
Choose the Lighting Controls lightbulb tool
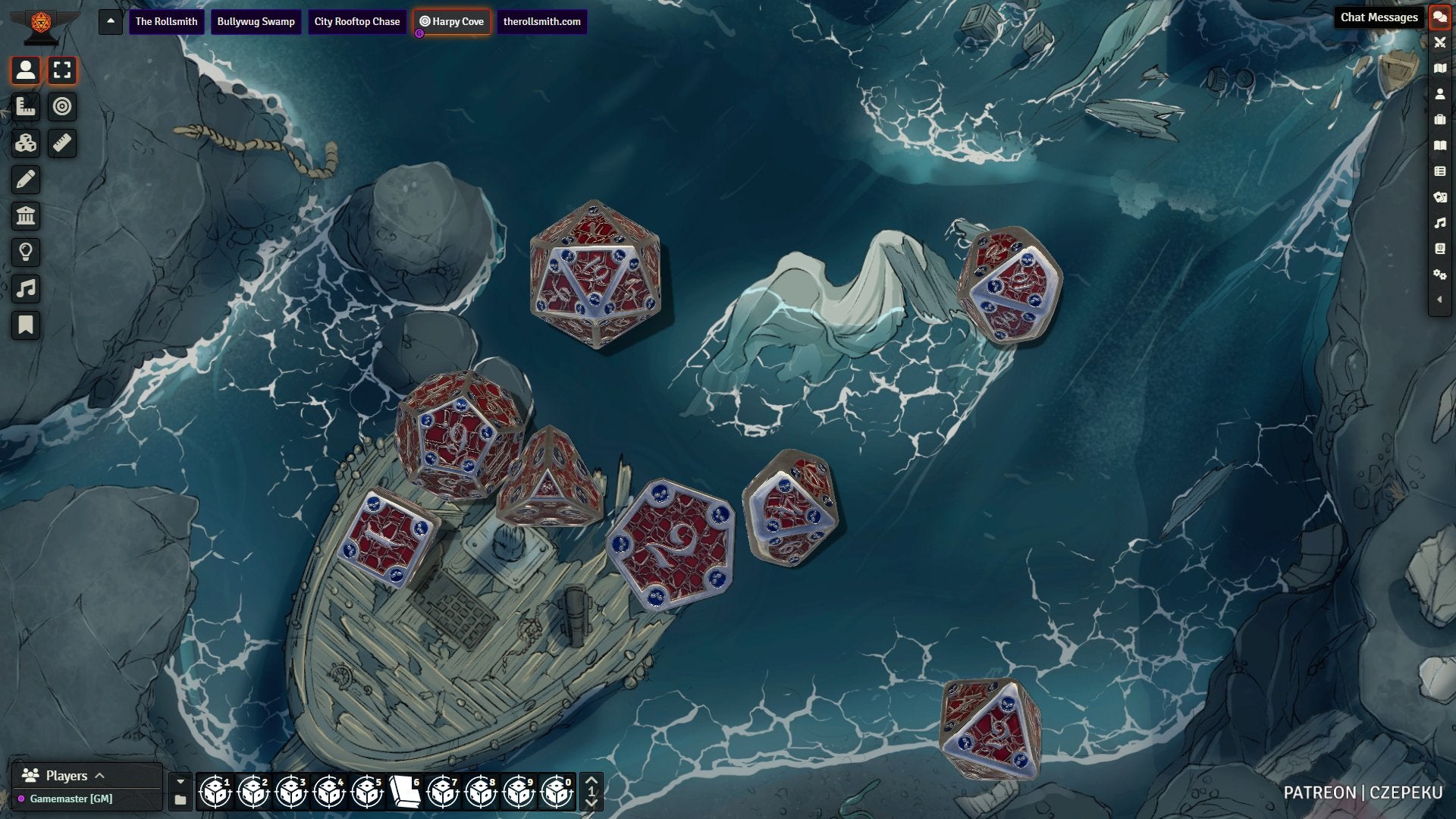coord(26,253)
